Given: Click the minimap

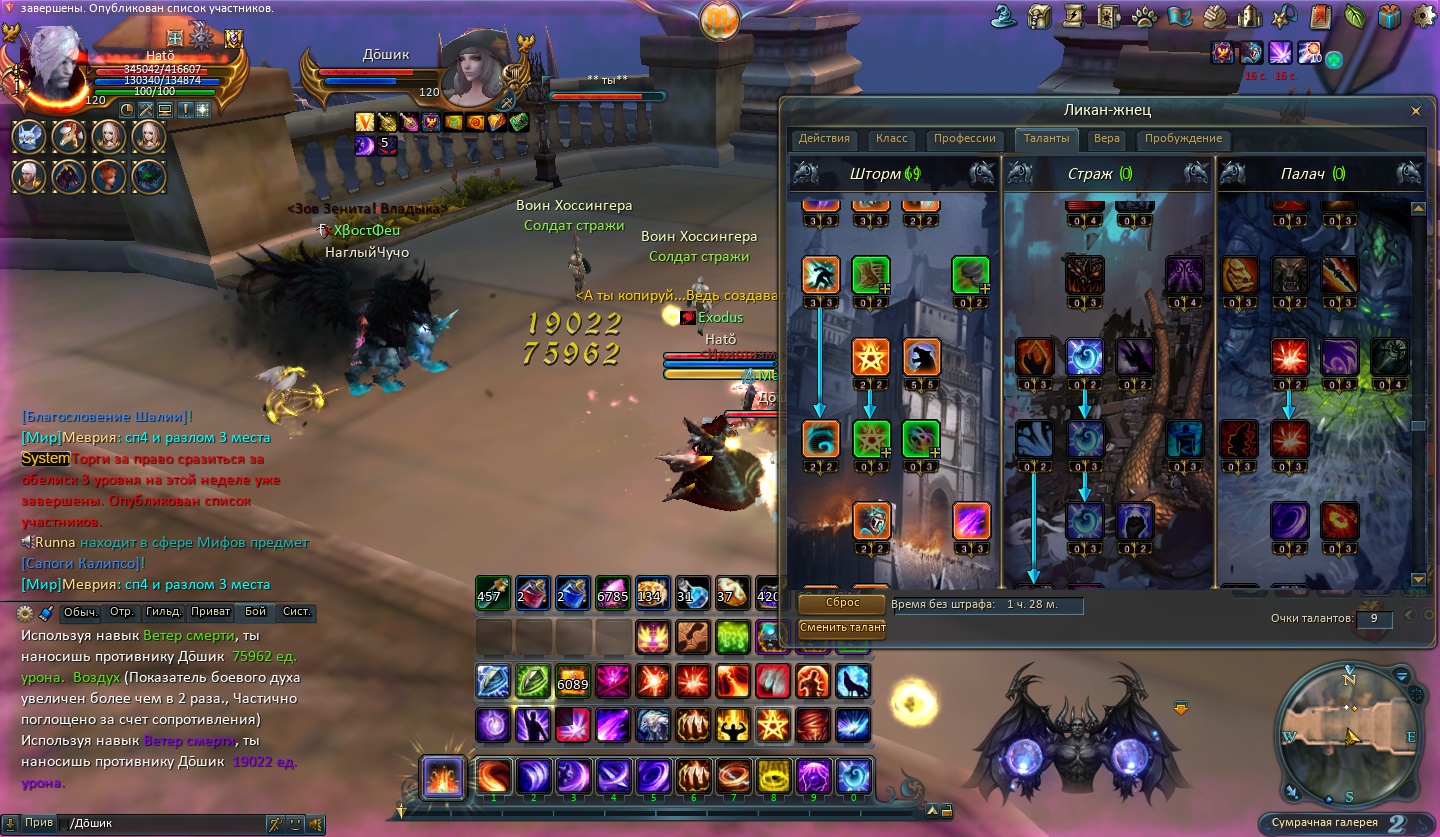Looking at the screenshot, I should click(1350, 735).
